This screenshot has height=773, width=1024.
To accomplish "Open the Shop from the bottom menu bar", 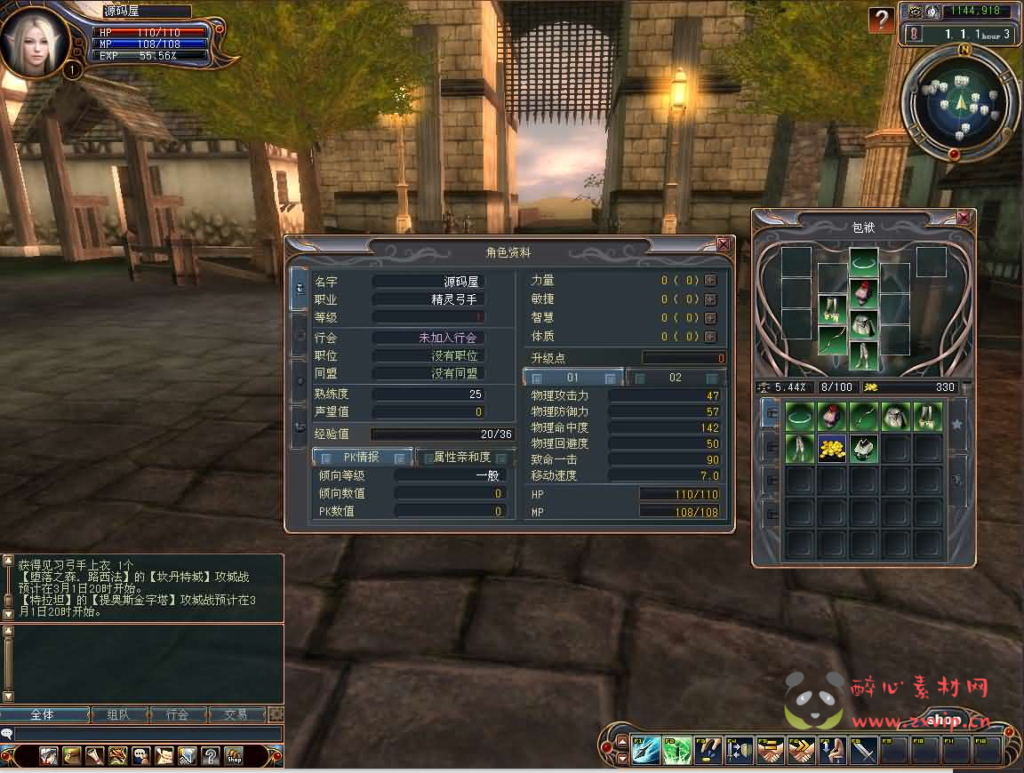I will [x=234, y=756].
